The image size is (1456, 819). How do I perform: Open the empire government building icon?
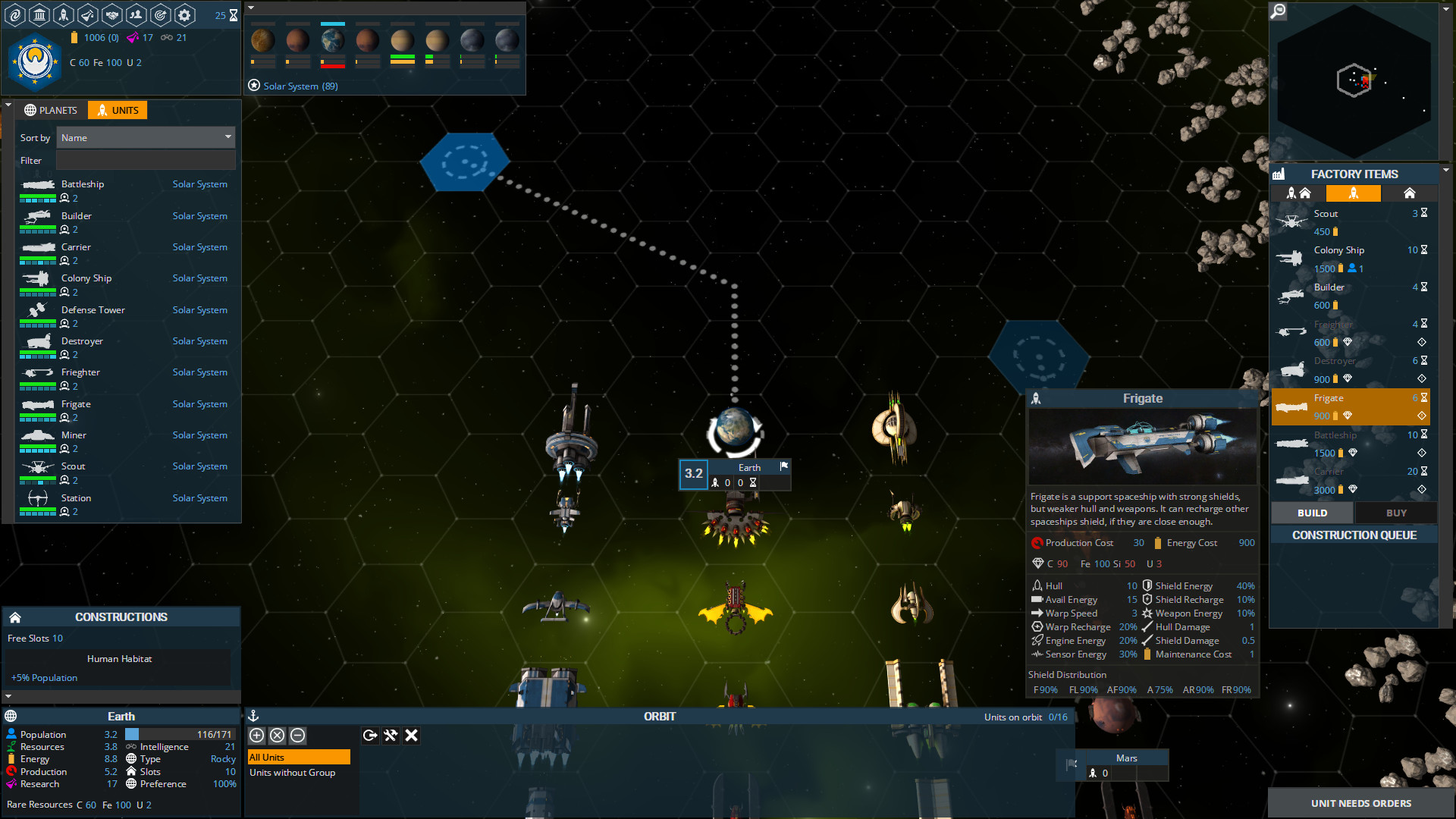(39, 14)
